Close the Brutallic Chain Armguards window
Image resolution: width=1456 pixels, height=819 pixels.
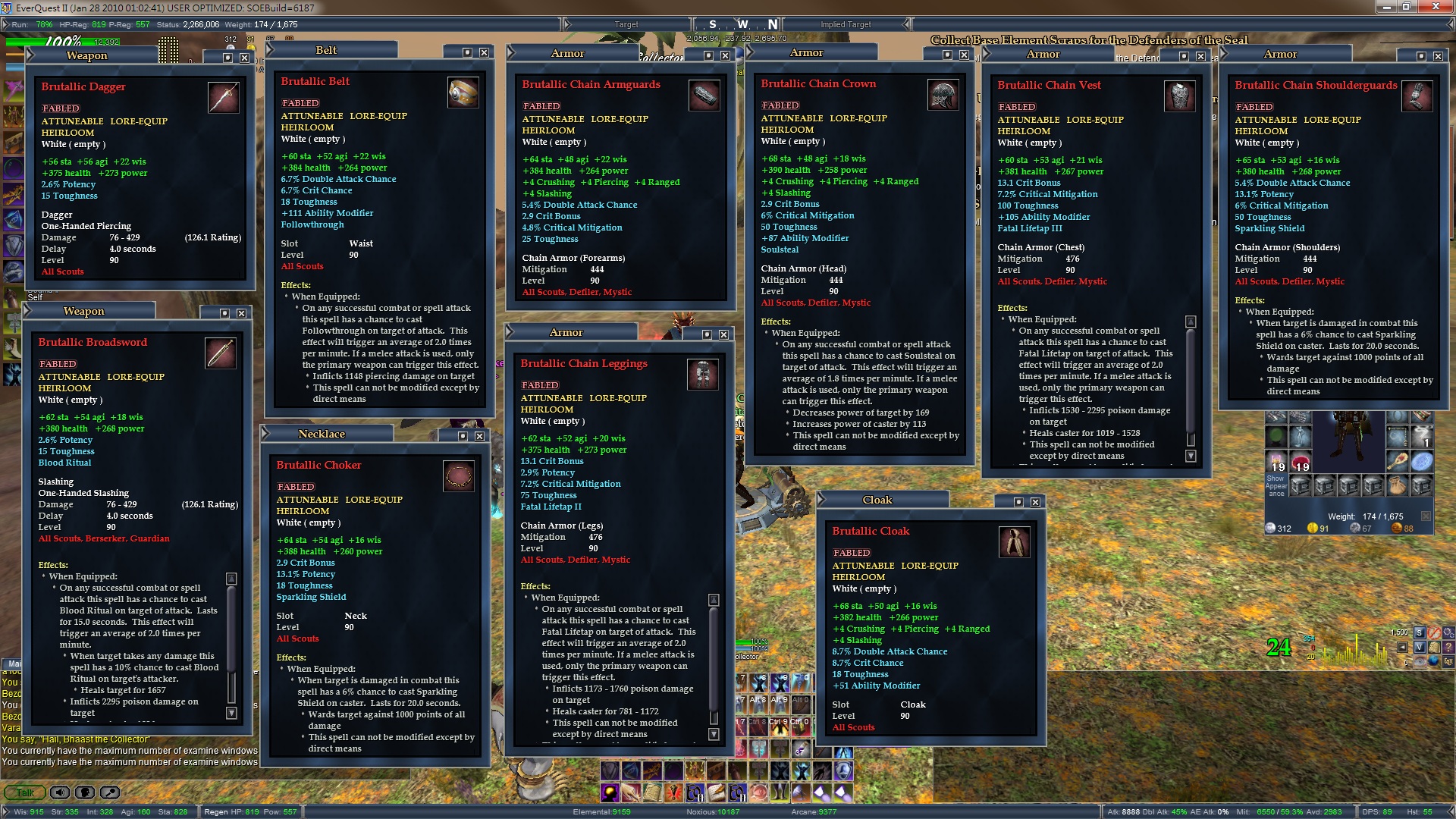coord(725,55)
